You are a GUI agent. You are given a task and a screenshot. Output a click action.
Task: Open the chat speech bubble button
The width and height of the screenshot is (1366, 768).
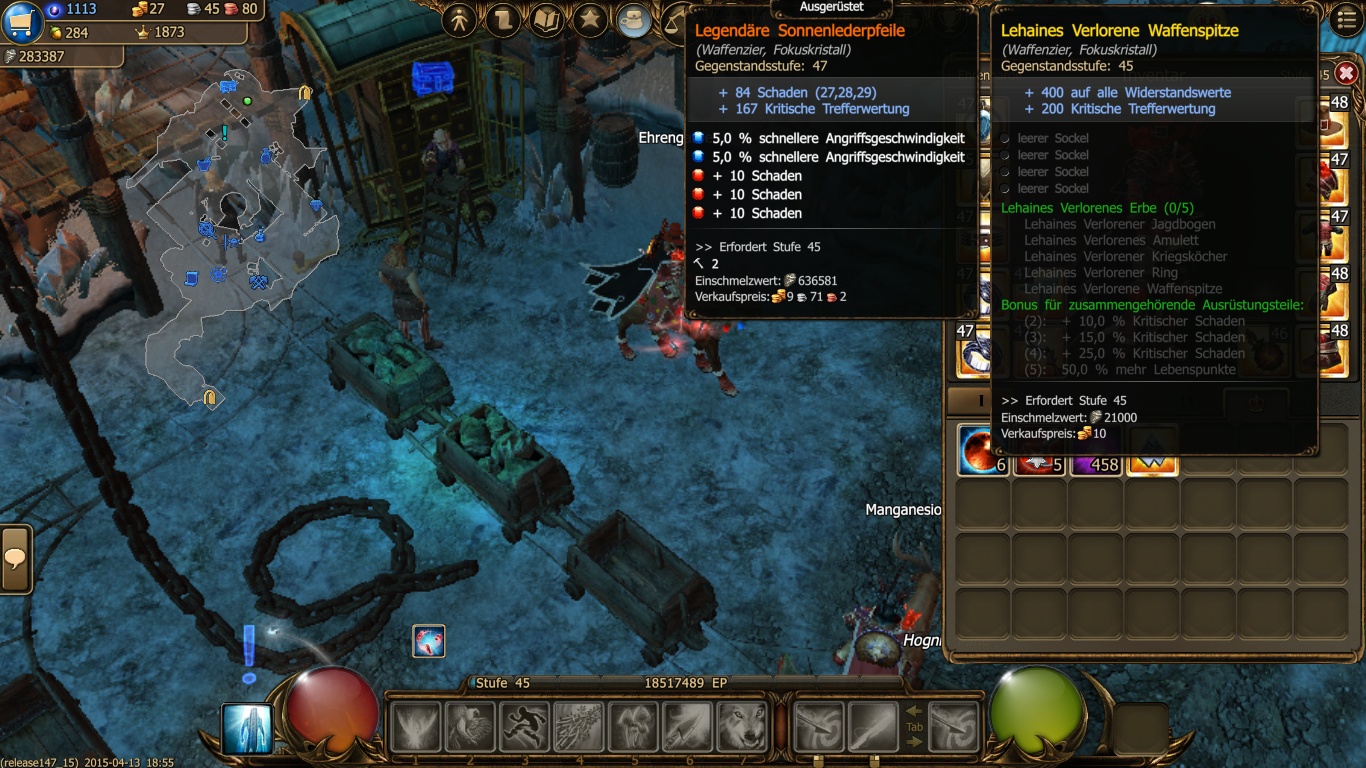16,559
